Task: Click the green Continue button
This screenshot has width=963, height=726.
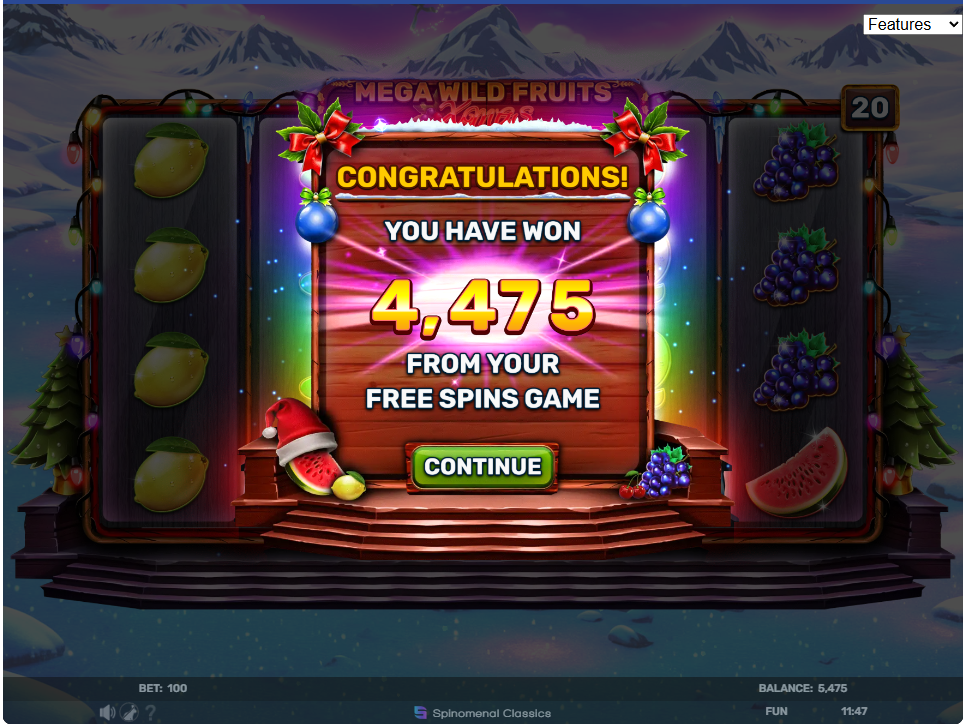Action: [483, 467]
